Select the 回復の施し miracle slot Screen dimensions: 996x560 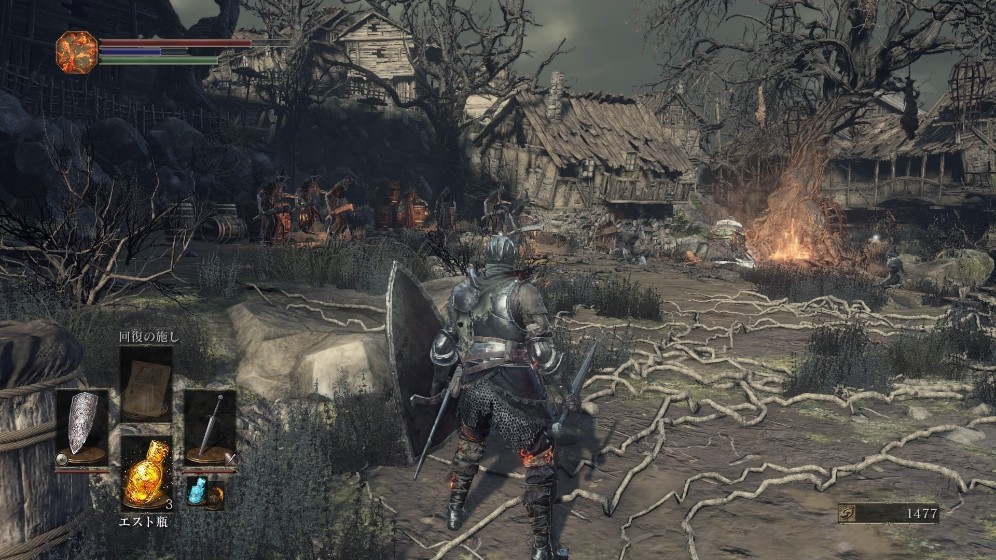146,384
